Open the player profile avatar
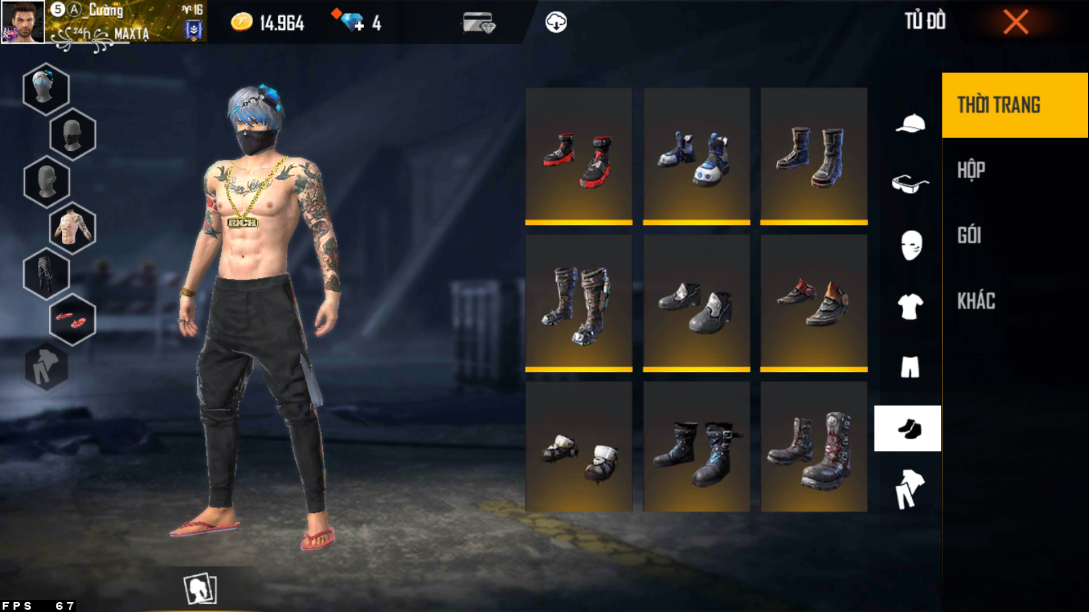Viewport: 1089px width, 612px height. [22, 22]
